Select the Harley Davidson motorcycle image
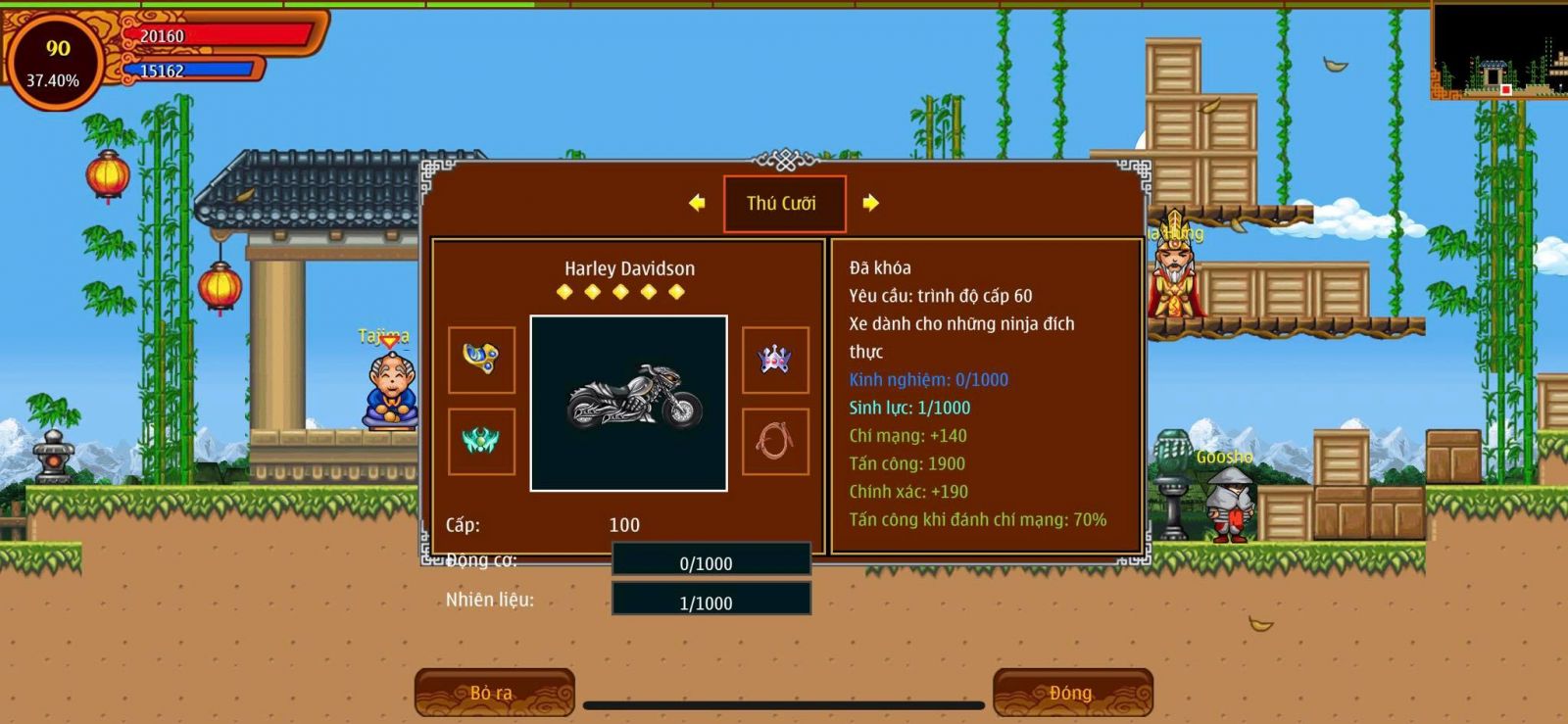The height and width of the screenshot is (724, 1568). [x=628, y=403]
